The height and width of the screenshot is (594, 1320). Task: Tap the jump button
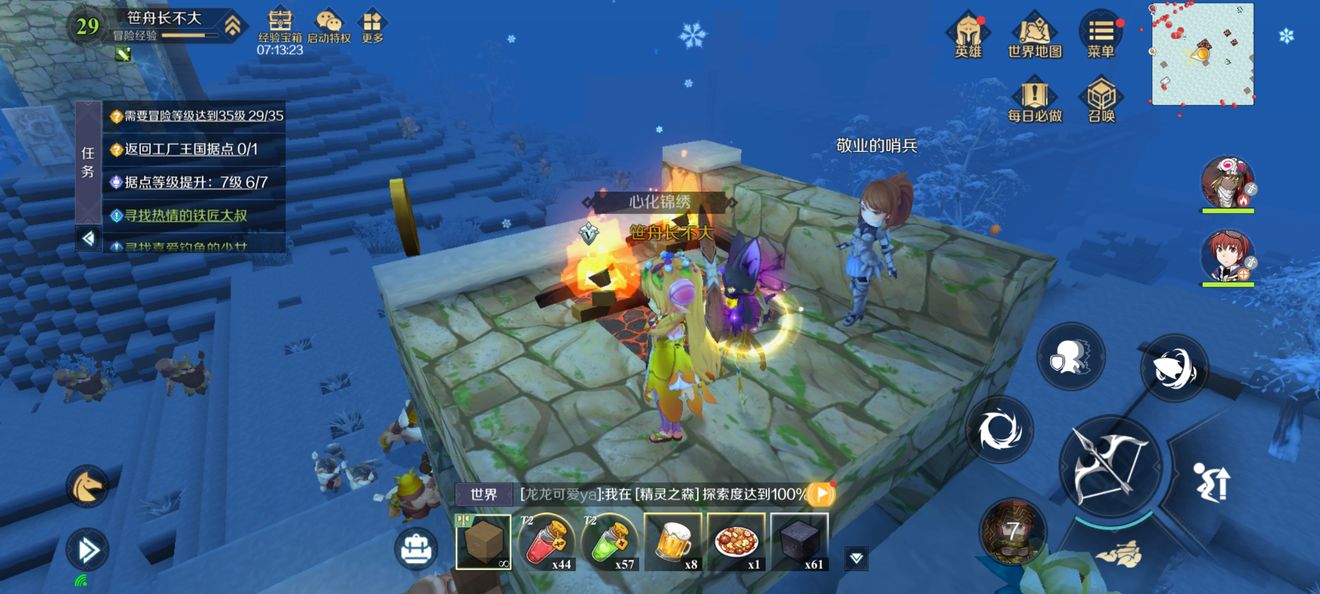coord(1210,483)
